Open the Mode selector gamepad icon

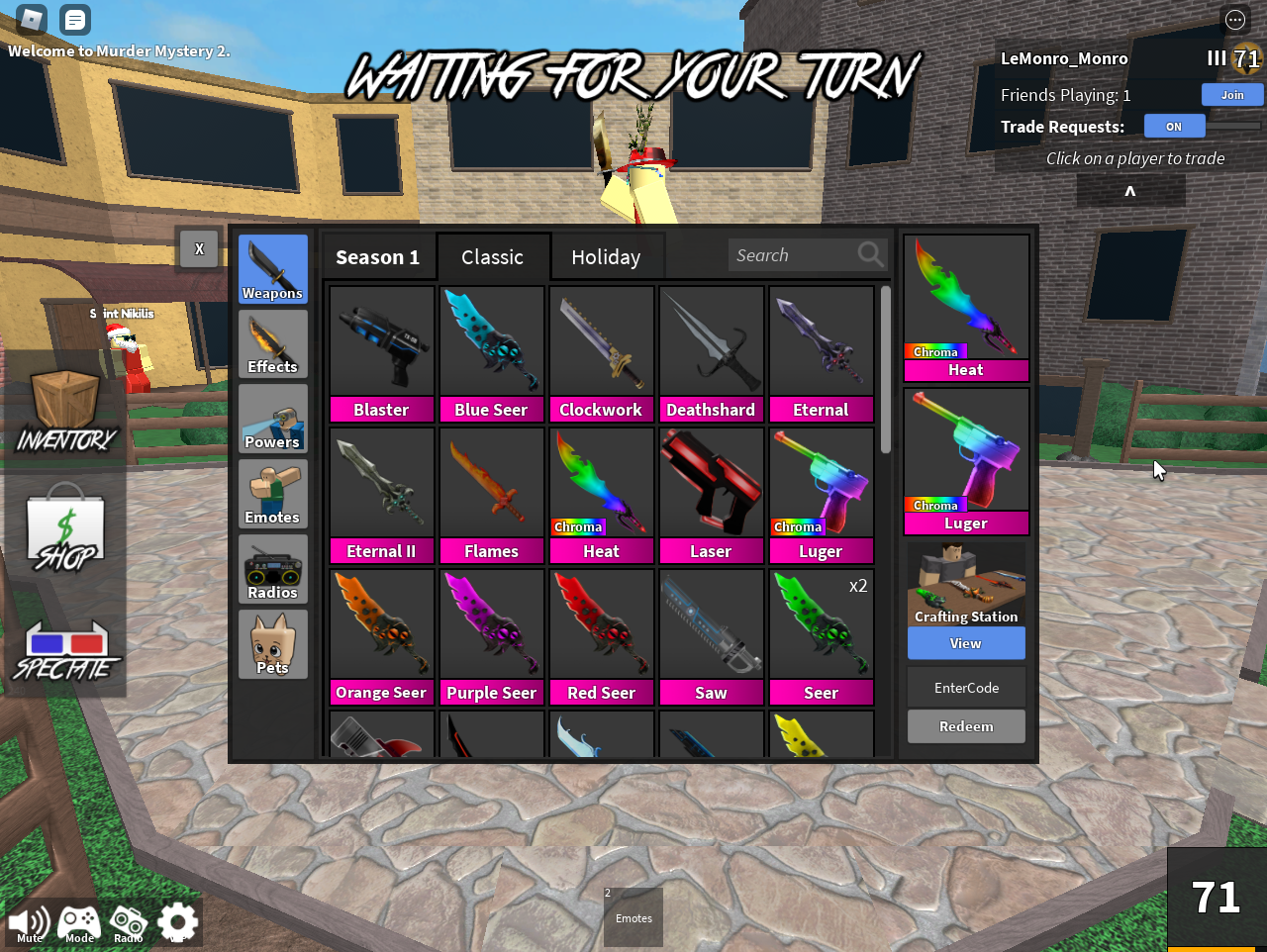78,921
